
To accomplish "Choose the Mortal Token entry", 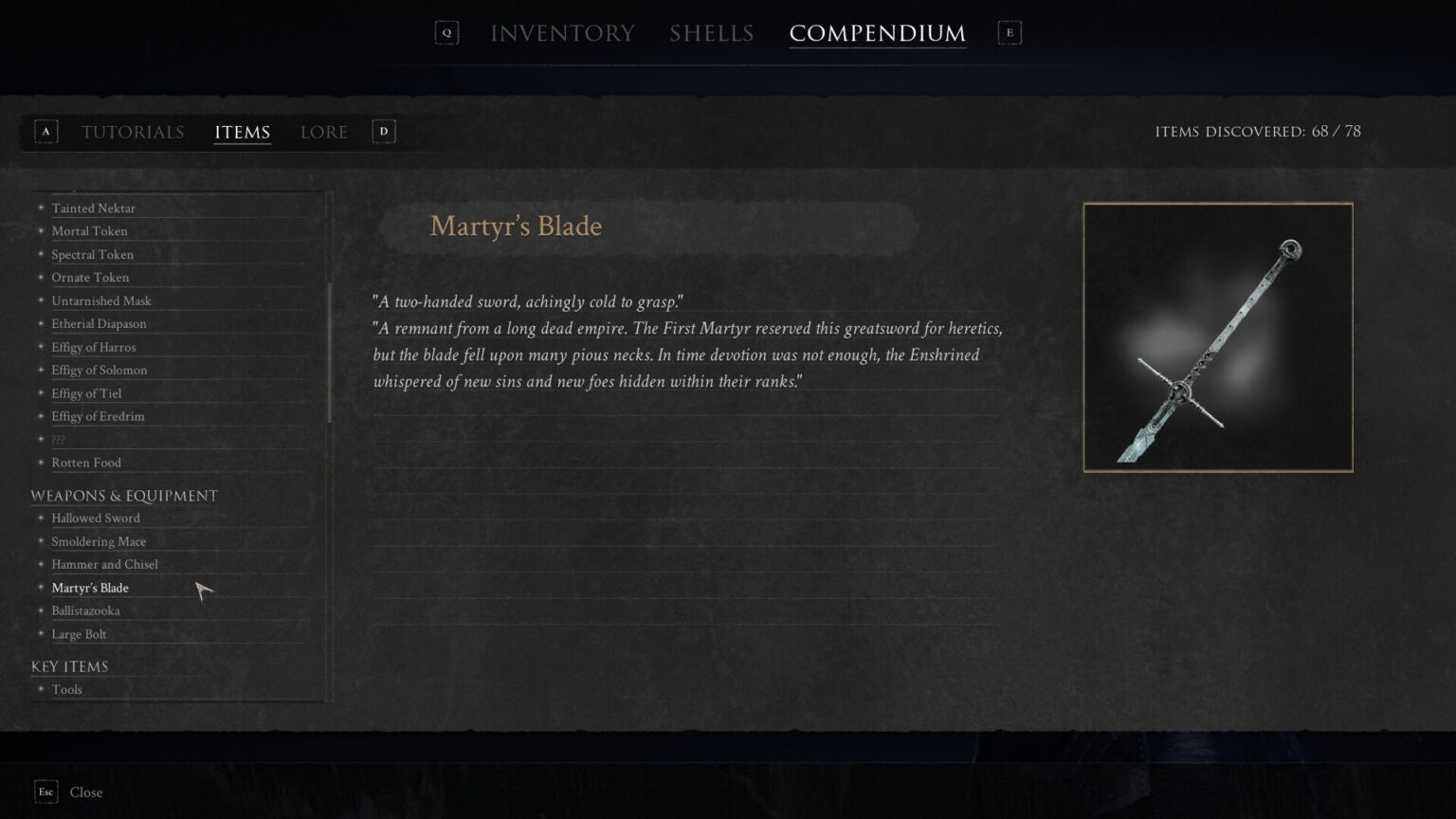I will point(89,230).
